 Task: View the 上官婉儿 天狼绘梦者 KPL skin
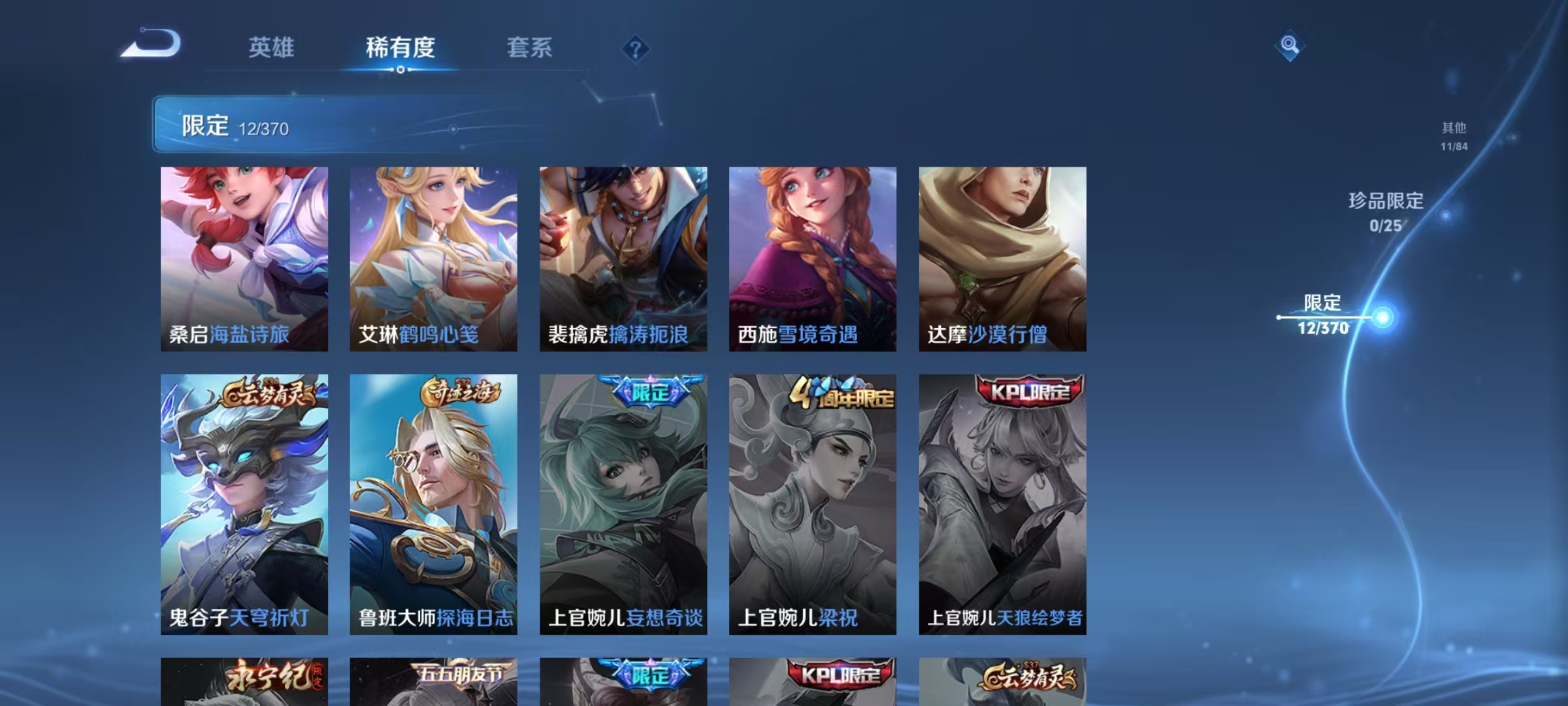[1005, 503]
